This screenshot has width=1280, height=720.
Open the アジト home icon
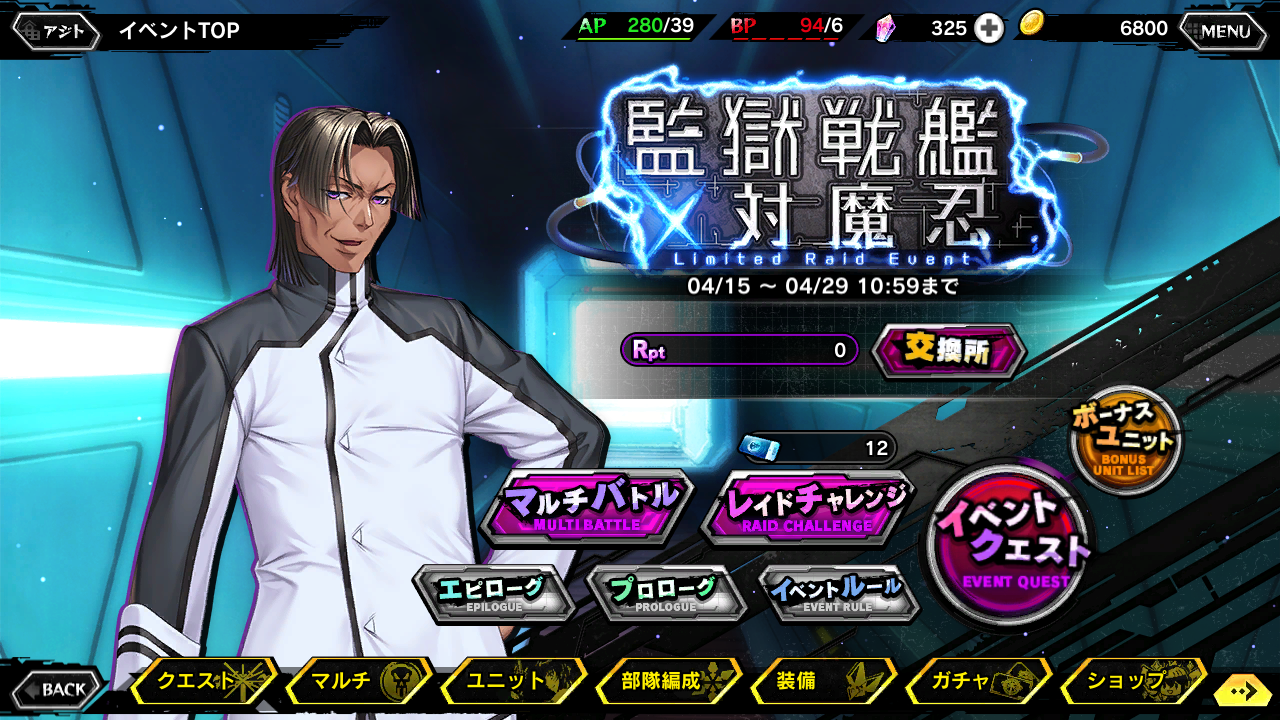[x=57, y=29]
